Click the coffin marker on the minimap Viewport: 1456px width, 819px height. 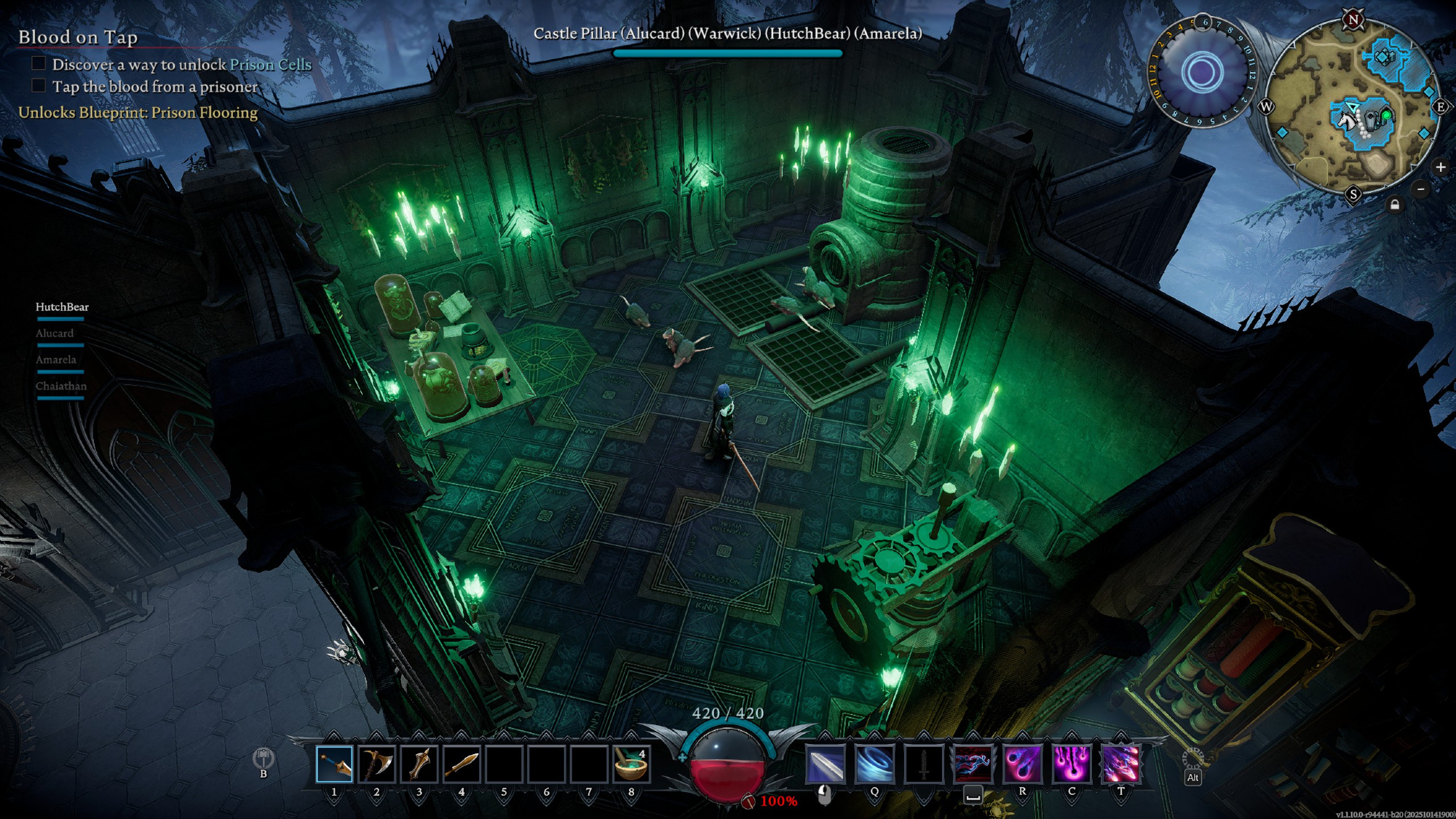pyautogui.click(x=1371, y=118)
